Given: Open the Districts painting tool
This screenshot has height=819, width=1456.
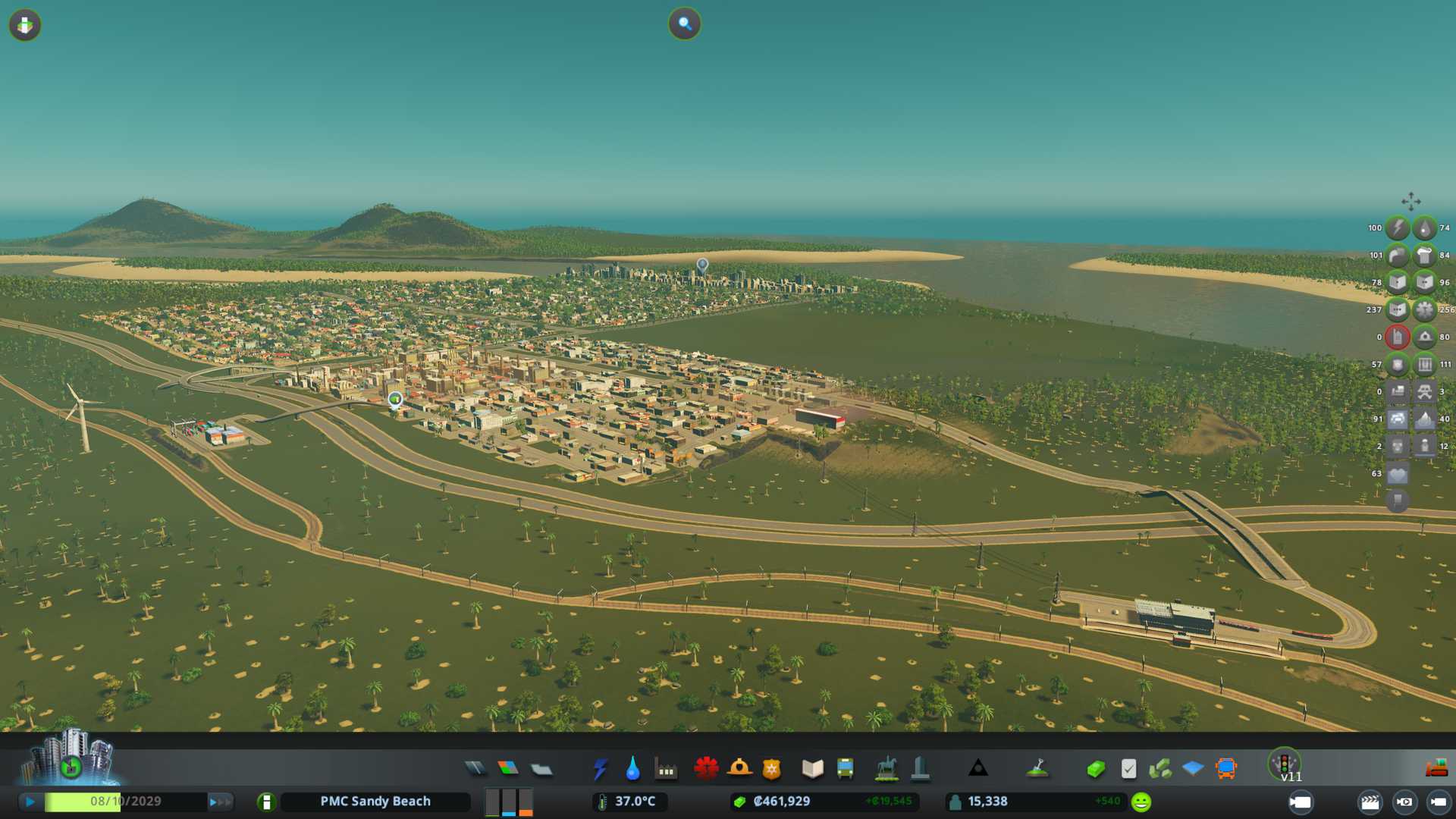Looking at the screenshot, I should click(541, 769).
